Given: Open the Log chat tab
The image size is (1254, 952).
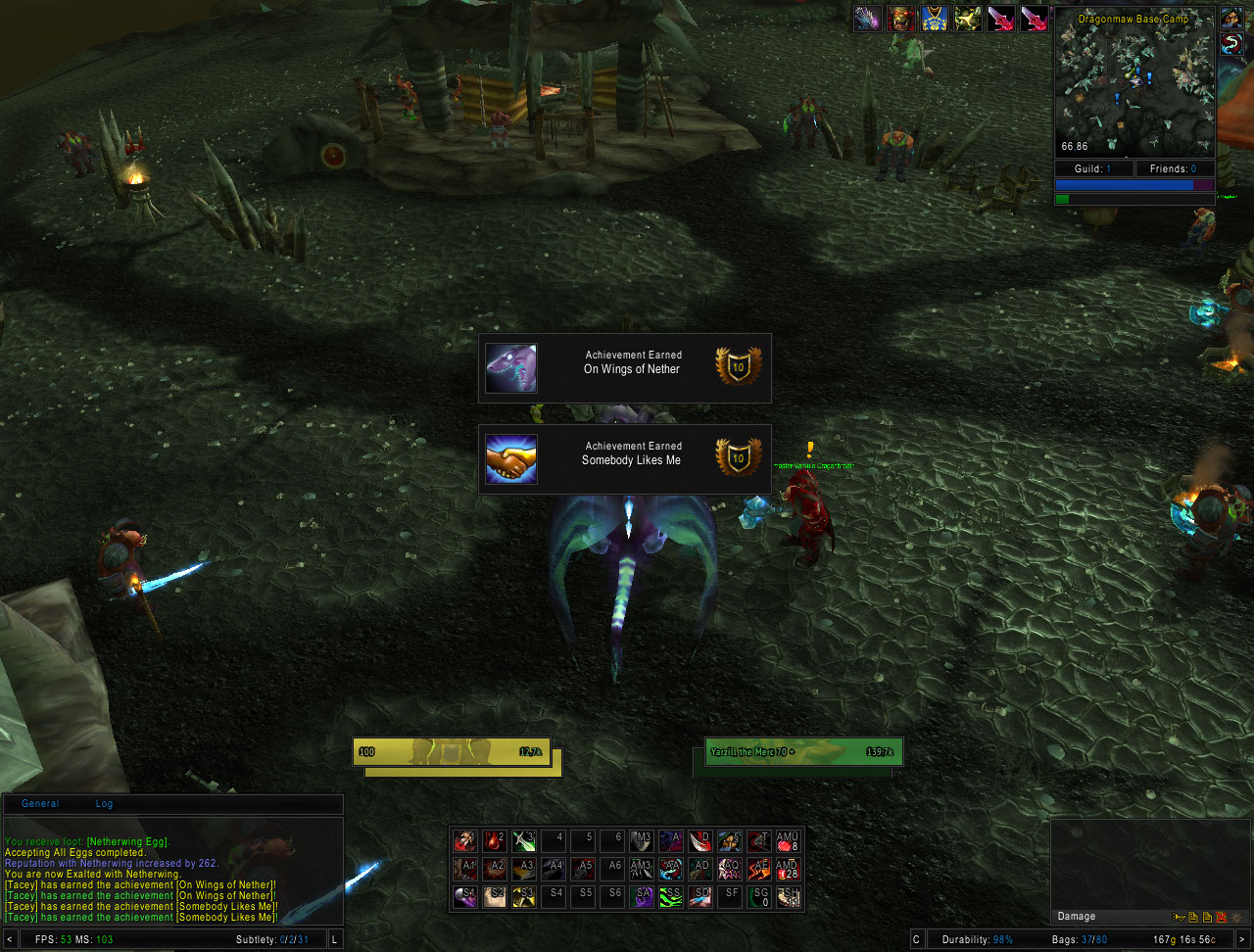Looking at the screenshot, I should [104, 804].
